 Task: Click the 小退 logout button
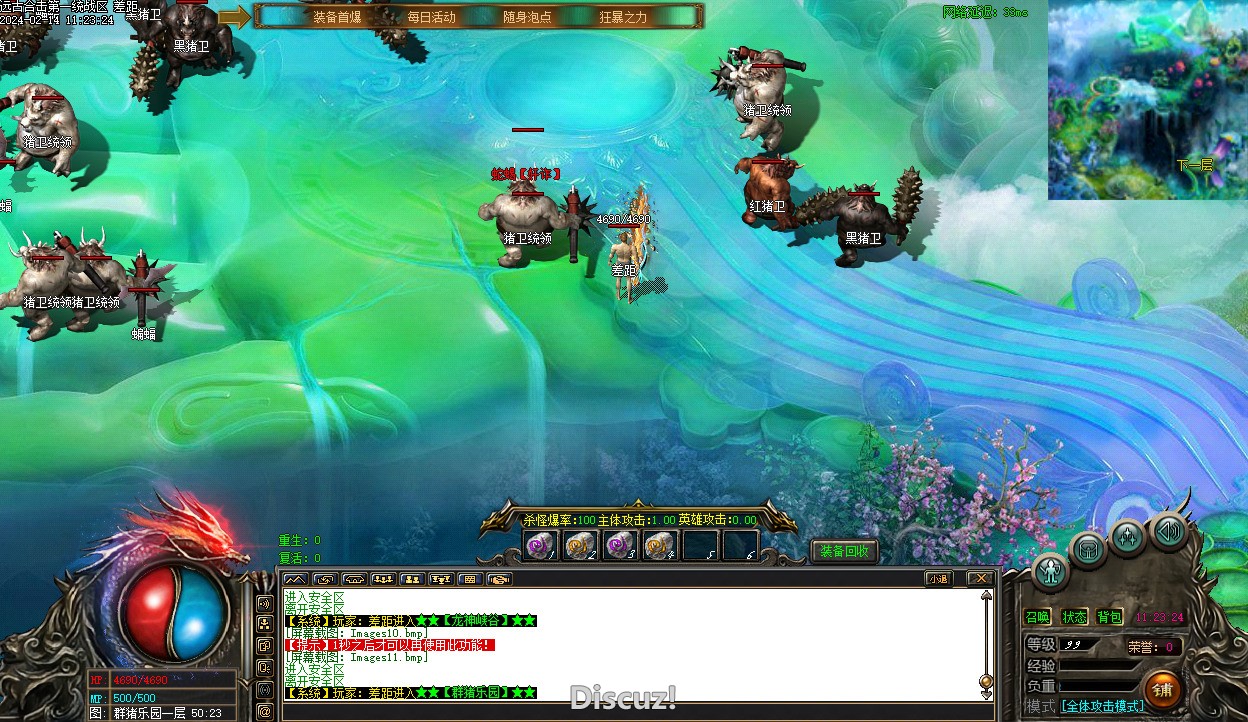coord(937,578)
